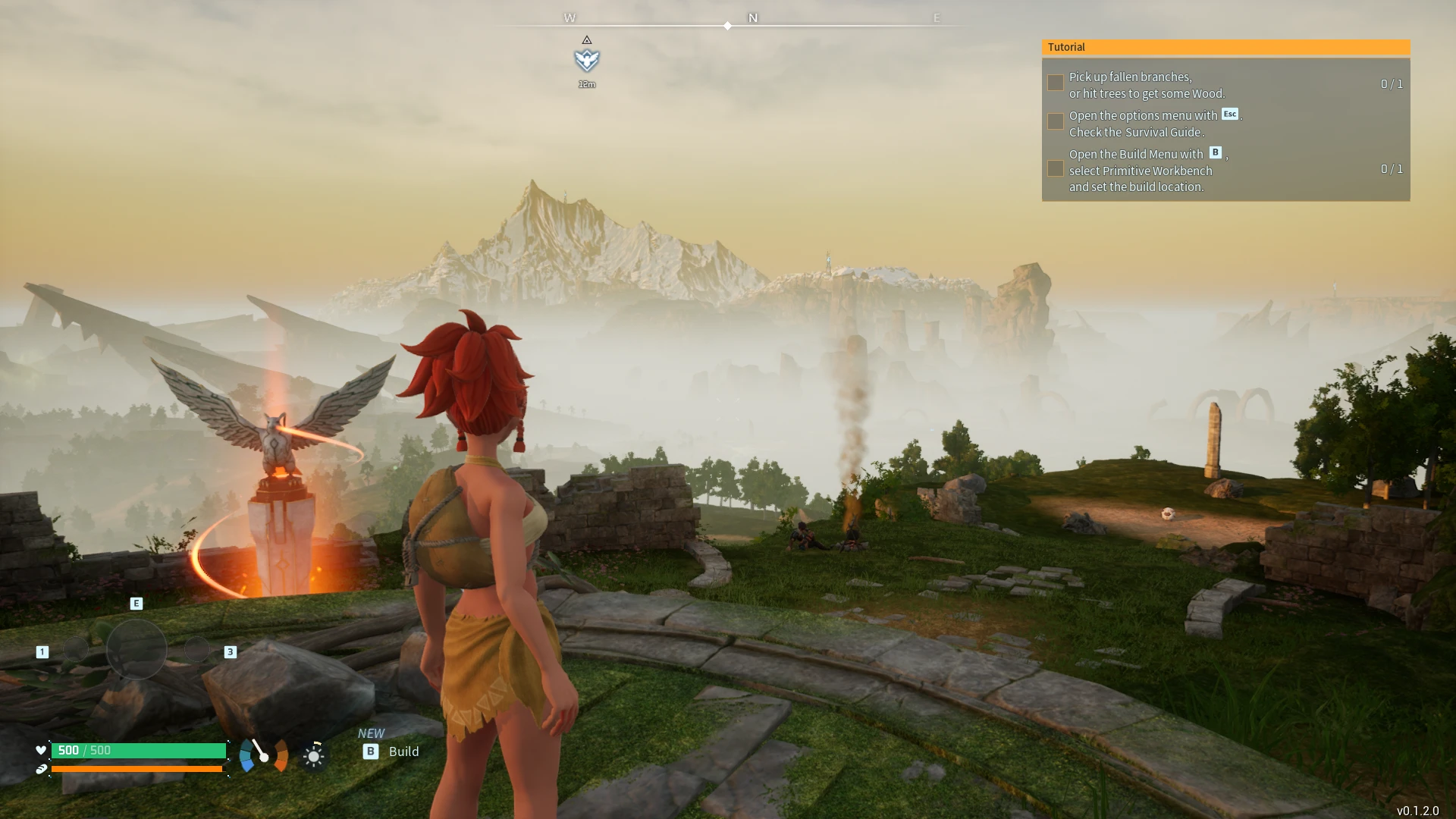The width and height of the screenshot is (1456, 819).
Task: Click the blue and orange temperature gauge
Action: coord(263,755)
